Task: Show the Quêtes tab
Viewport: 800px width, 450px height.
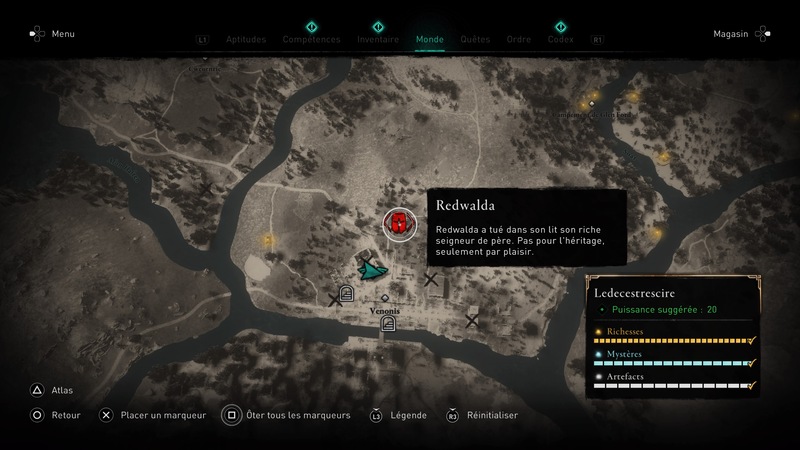Action: point(475,40)
